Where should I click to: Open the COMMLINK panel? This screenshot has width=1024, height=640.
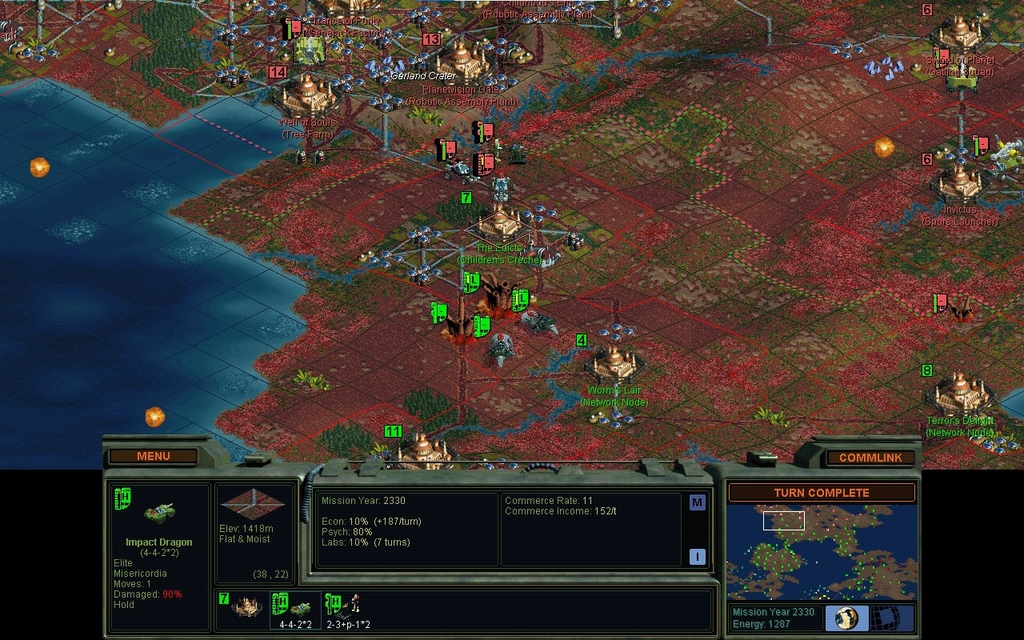pos(870,457)
